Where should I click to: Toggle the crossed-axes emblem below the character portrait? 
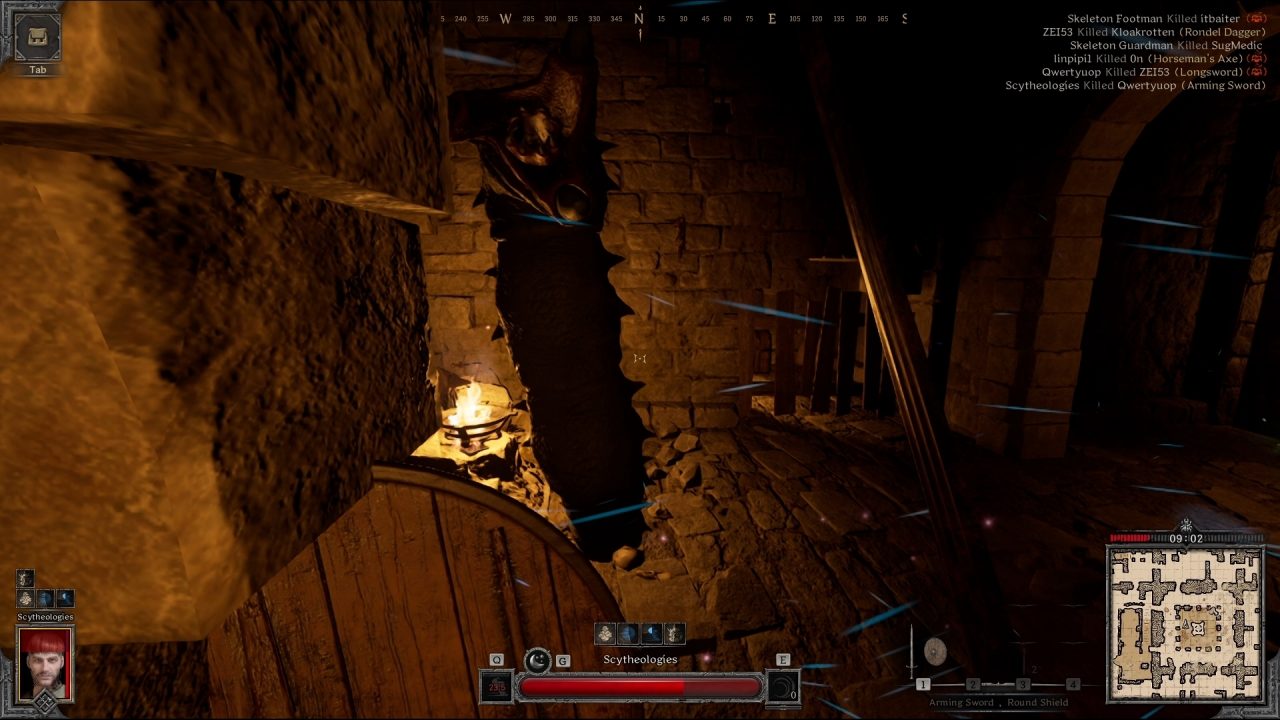click(x=45, y=701)
